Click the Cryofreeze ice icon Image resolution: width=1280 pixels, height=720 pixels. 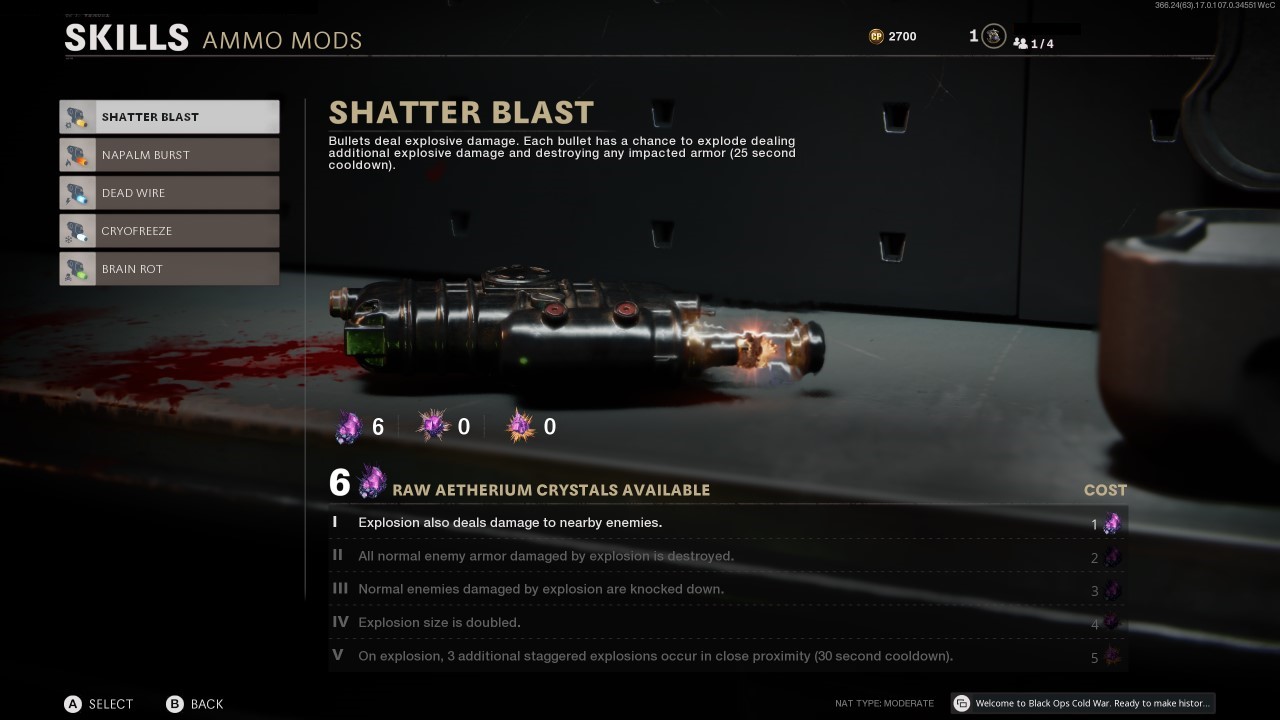(77, 230)
